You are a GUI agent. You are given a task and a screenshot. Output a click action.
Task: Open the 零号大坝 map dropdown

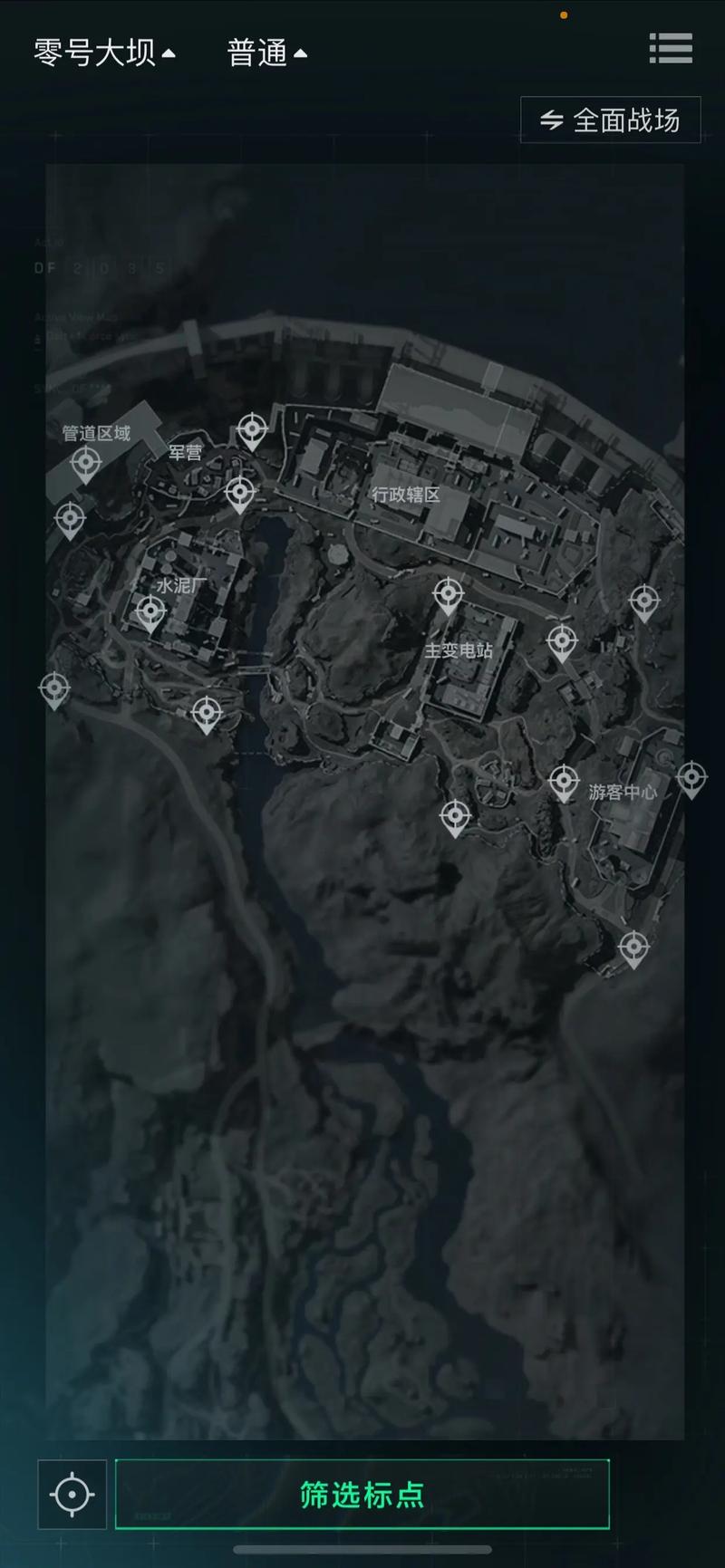(x=104, y=53)
